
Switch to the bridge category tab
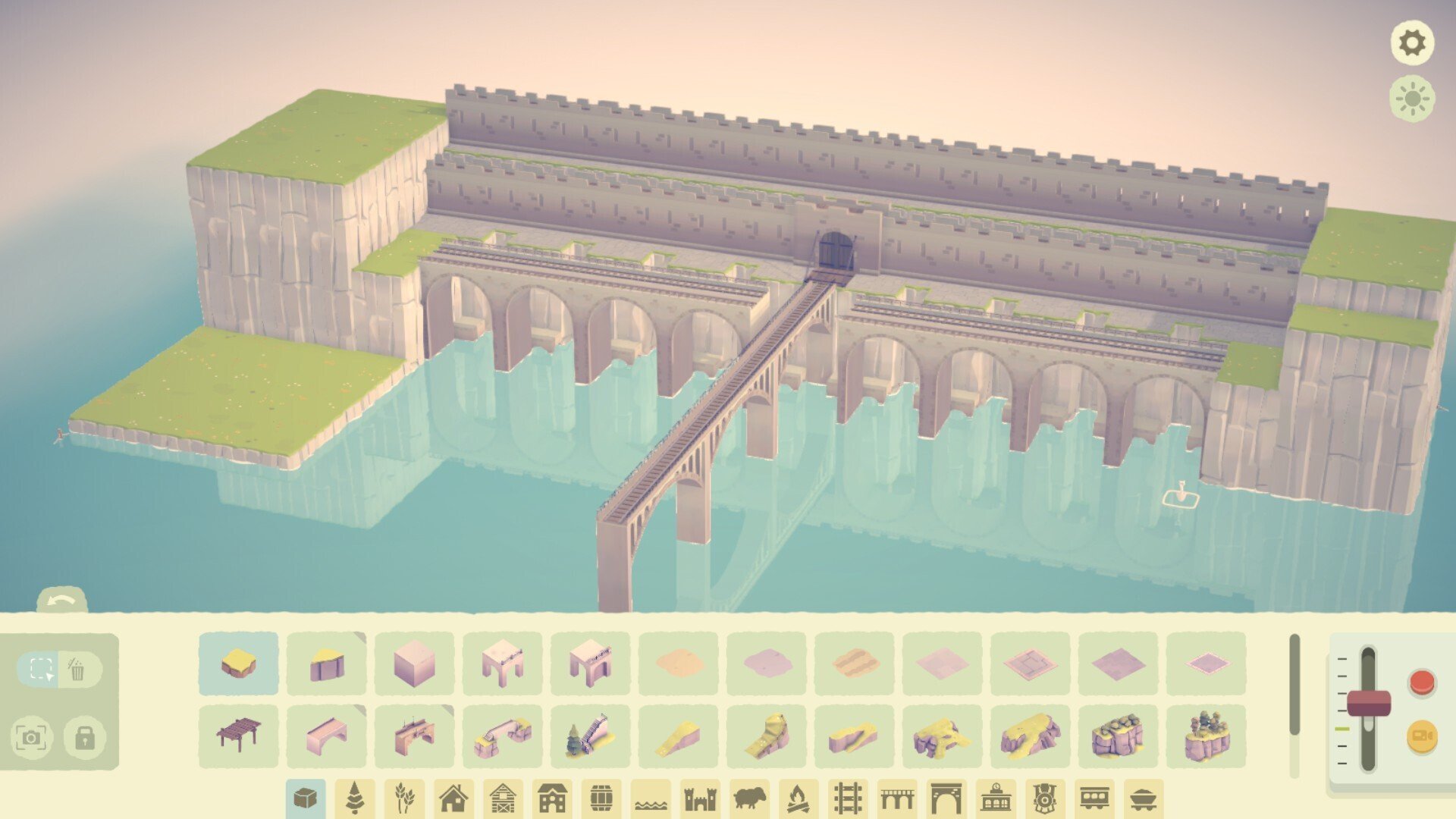point(899,797)
